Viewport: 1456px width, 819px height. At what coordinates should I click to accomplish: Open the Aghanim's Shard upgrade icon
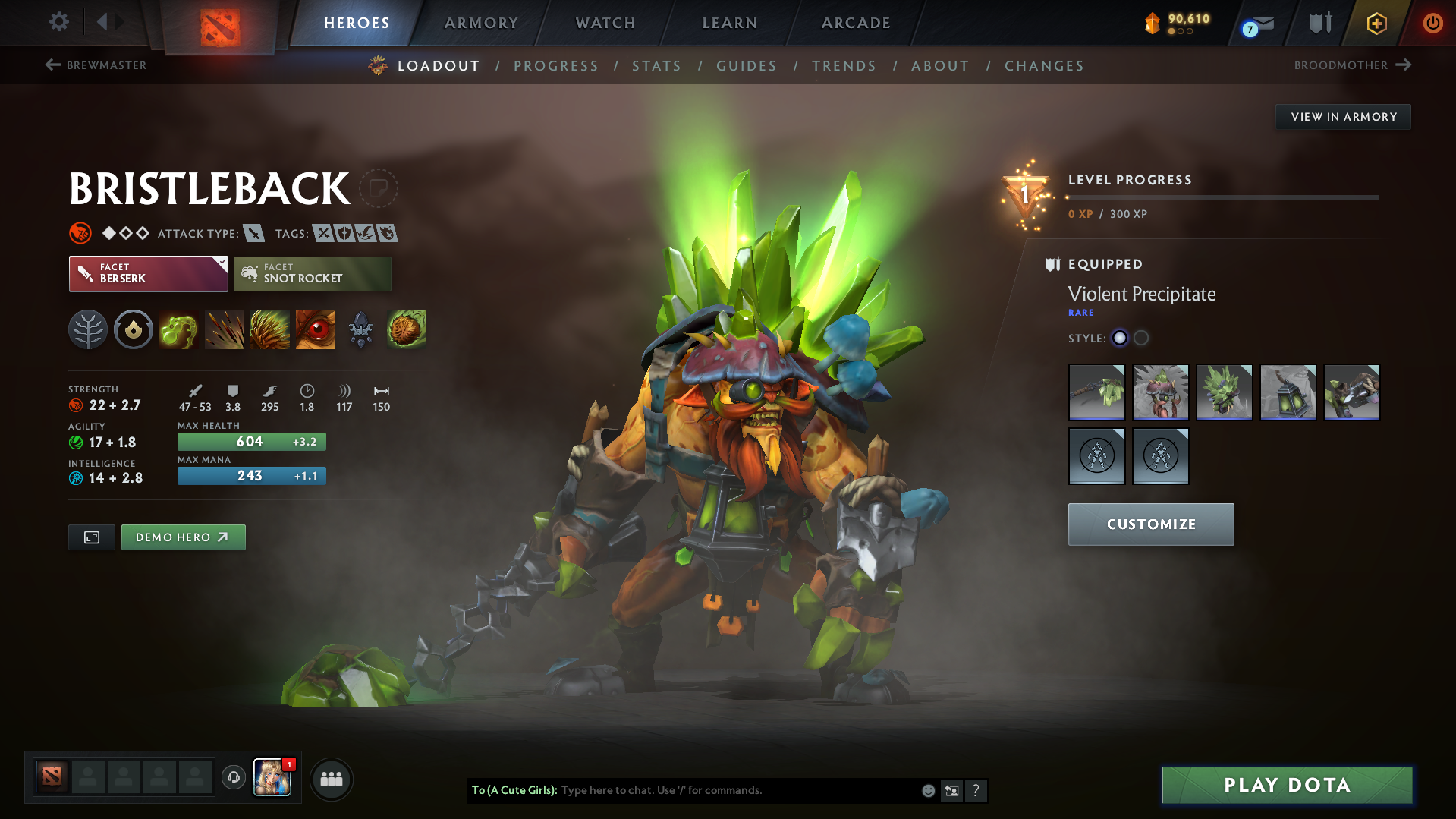tap(361, 329)
